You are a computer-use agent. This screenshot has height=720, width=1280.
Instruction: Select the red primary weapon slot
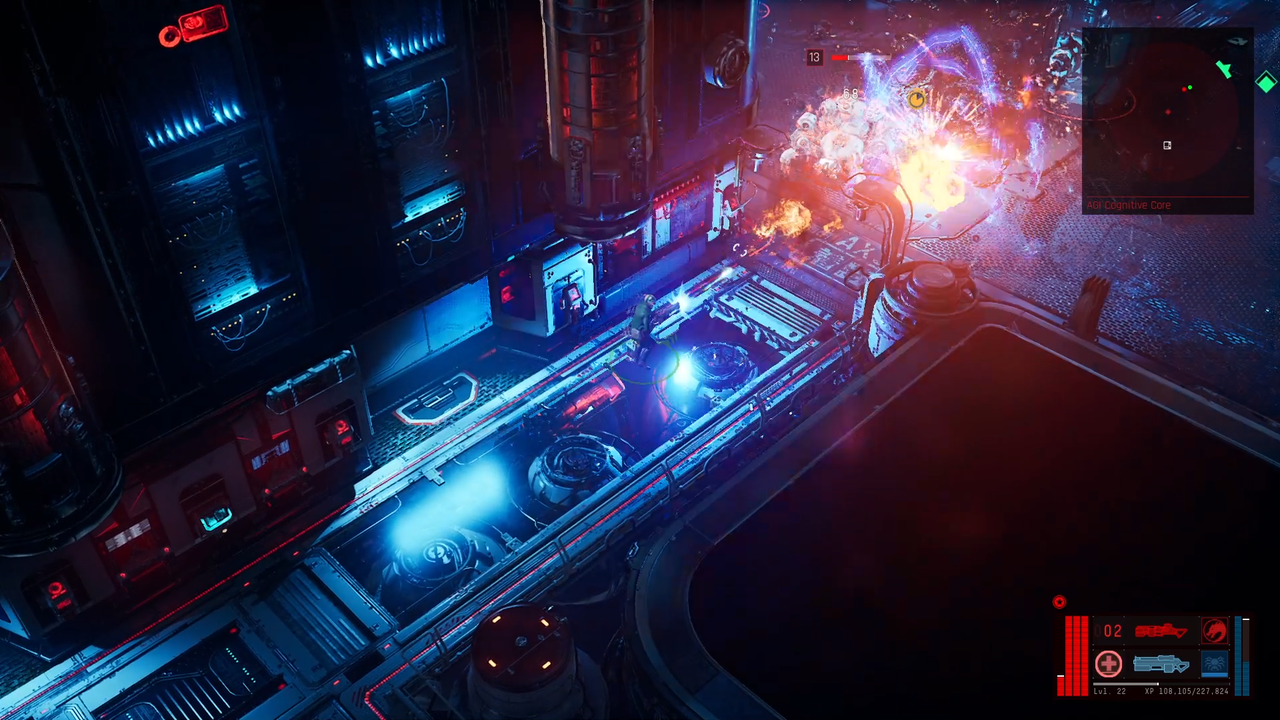1160,631
